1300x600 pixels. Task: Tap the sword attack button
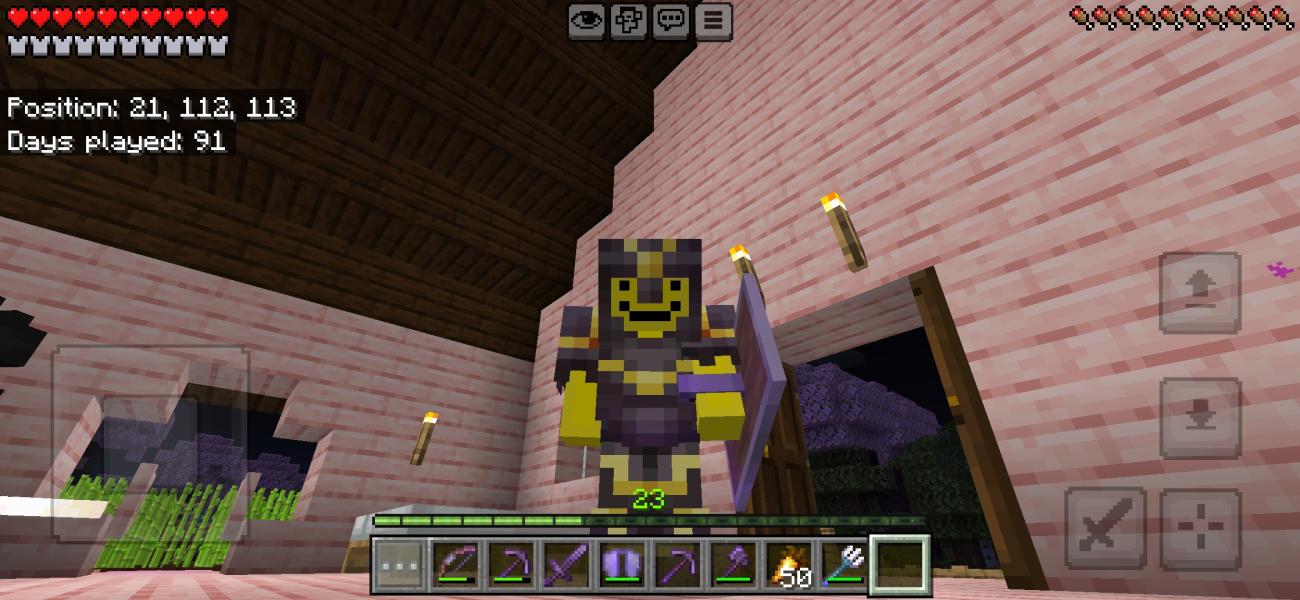(x=1104, y=529)
